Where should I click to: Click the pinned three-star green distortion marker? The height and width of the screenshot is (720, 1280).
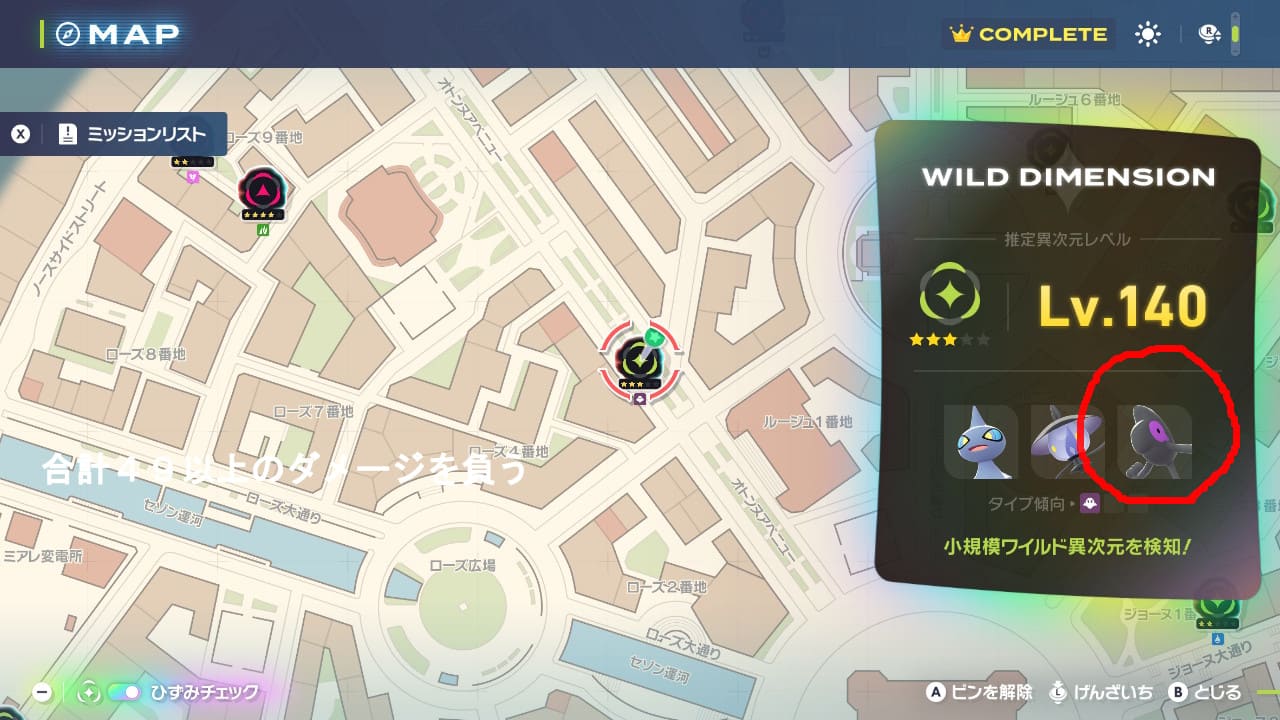click(x=639, y=360)
